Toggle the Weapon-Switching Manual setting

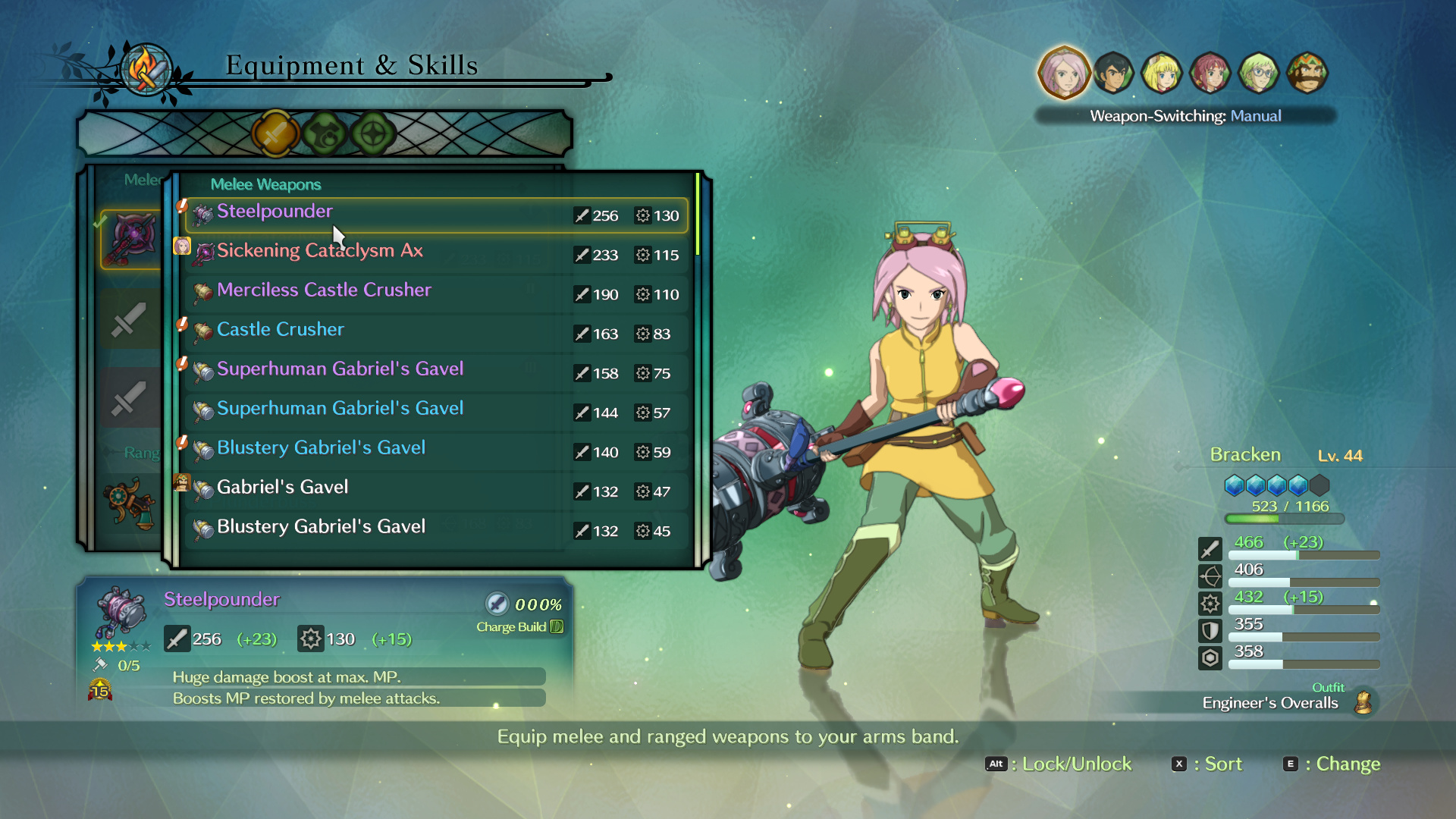(1185, 116)
